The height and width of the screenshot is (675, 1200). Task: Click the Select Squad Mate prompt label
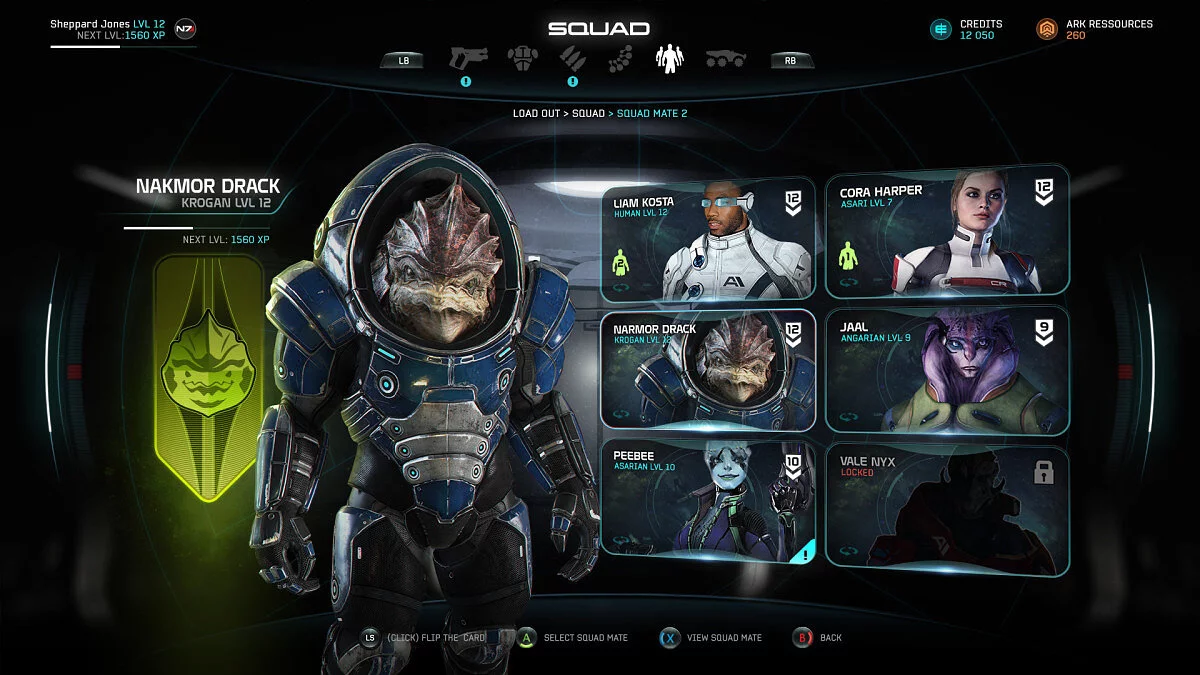tap(585, 638)
